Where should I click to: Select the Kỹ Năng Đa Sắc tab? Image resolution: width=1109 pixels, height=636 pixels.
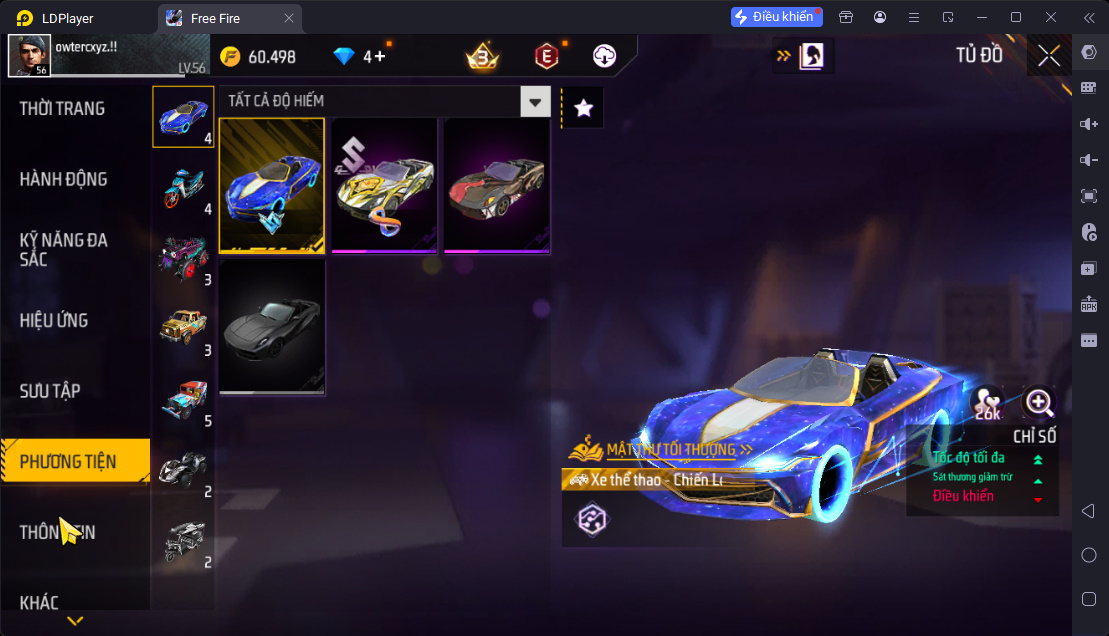[x=63, y=250]
